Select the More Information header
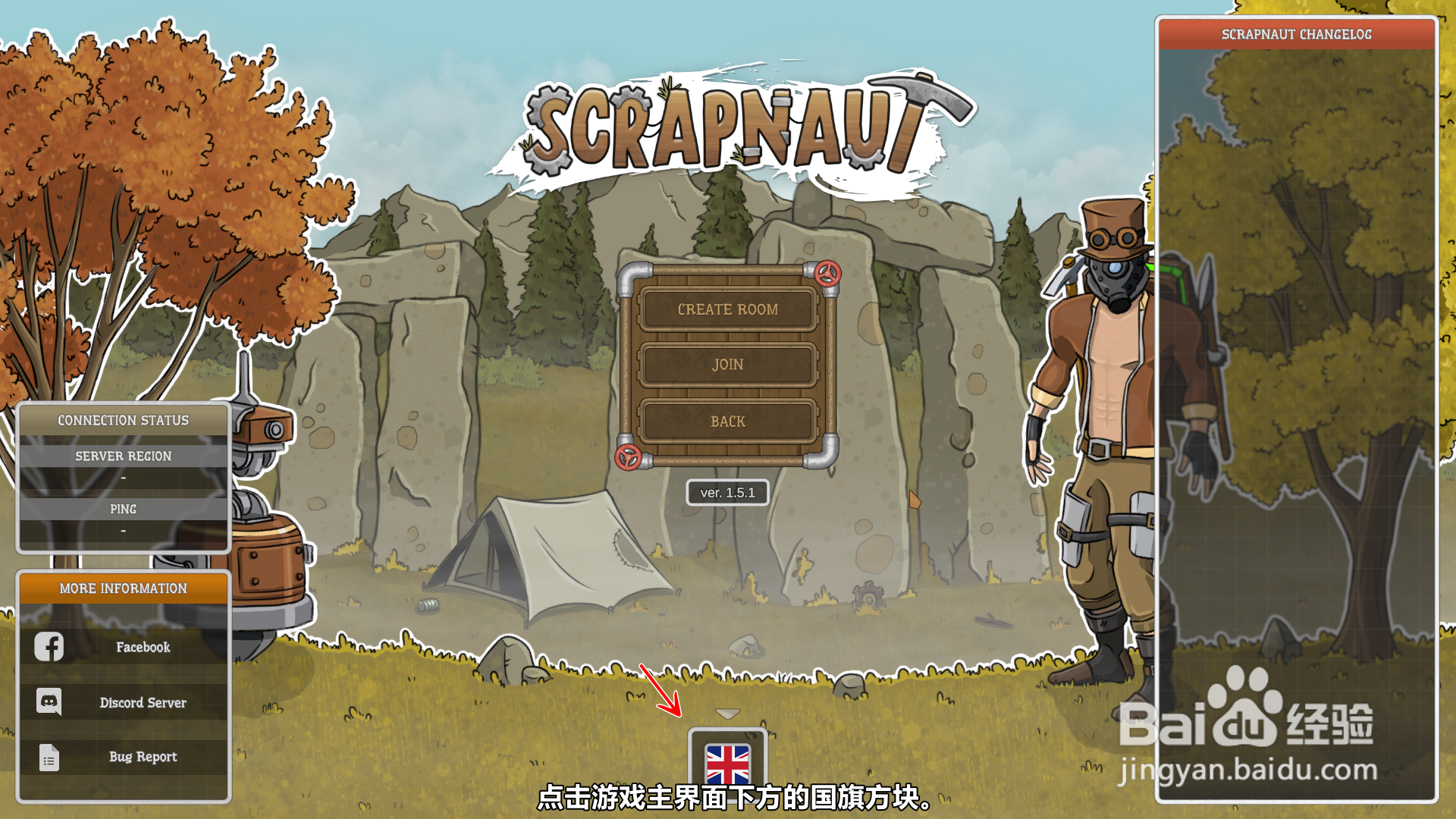1456x819 pixels. click(123, 588)
